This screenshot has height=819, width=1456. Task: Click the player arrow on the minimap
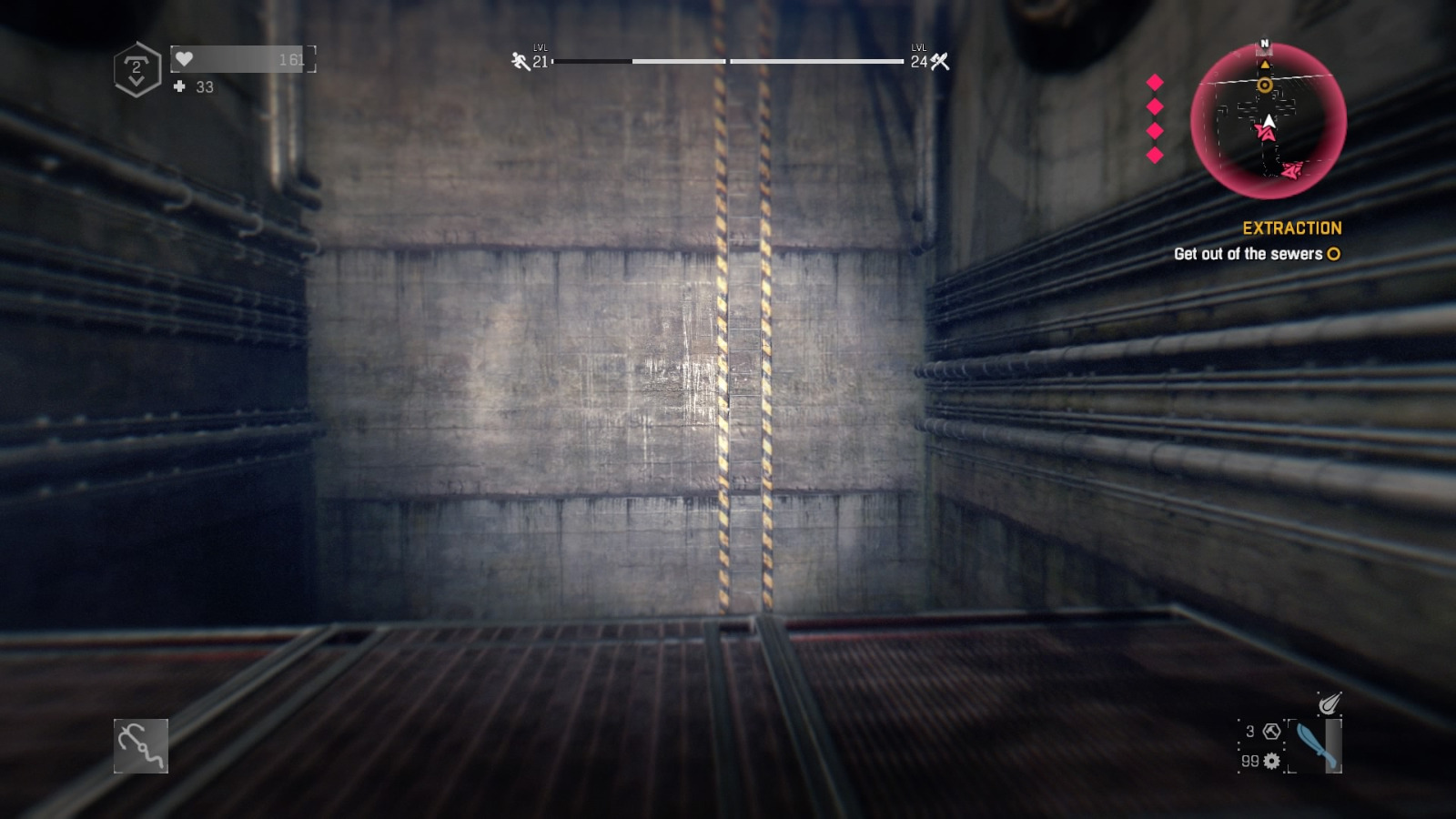(1269, 121)
